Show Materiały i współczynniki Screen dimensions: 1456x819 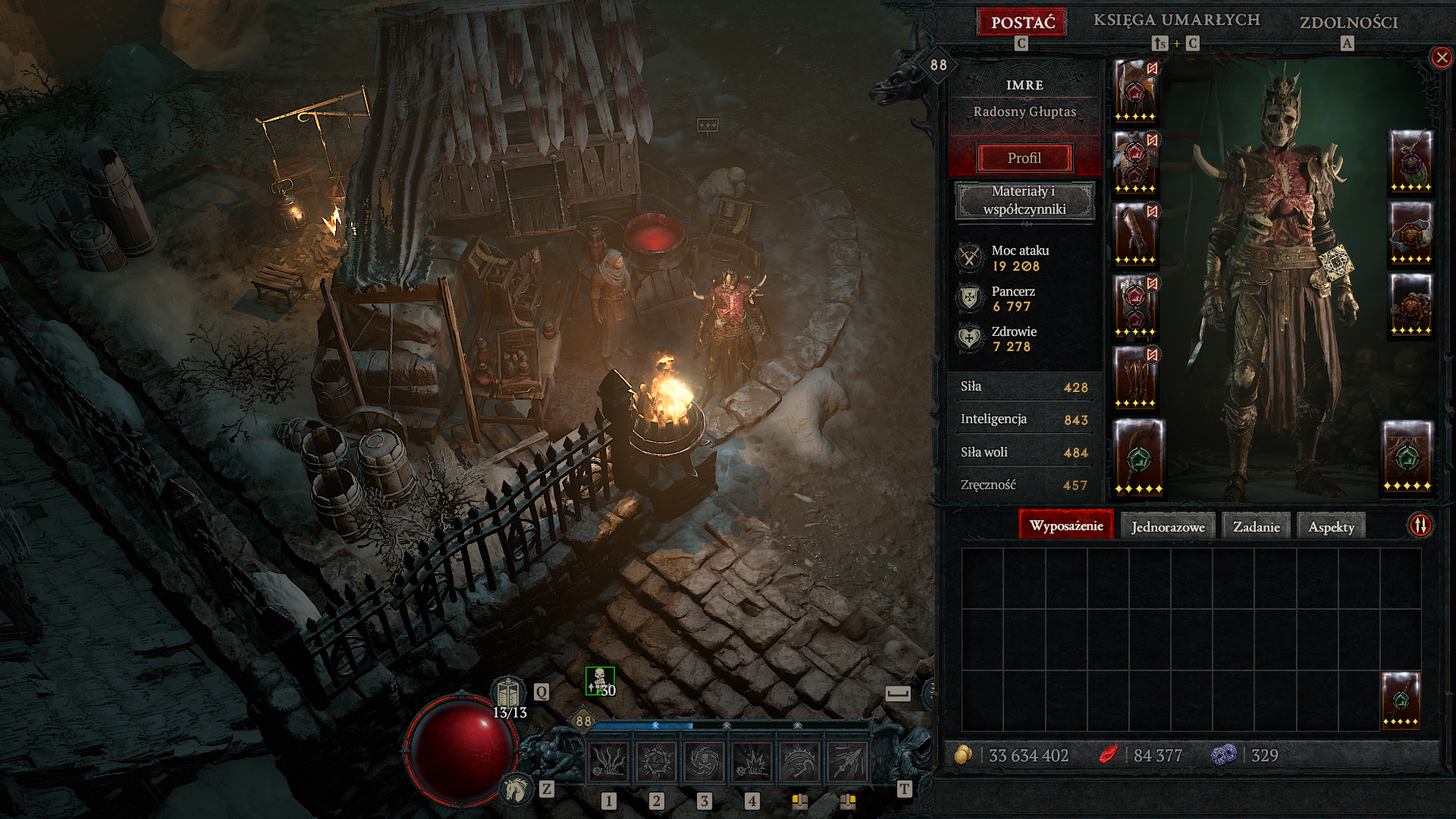pos(1025,200)
